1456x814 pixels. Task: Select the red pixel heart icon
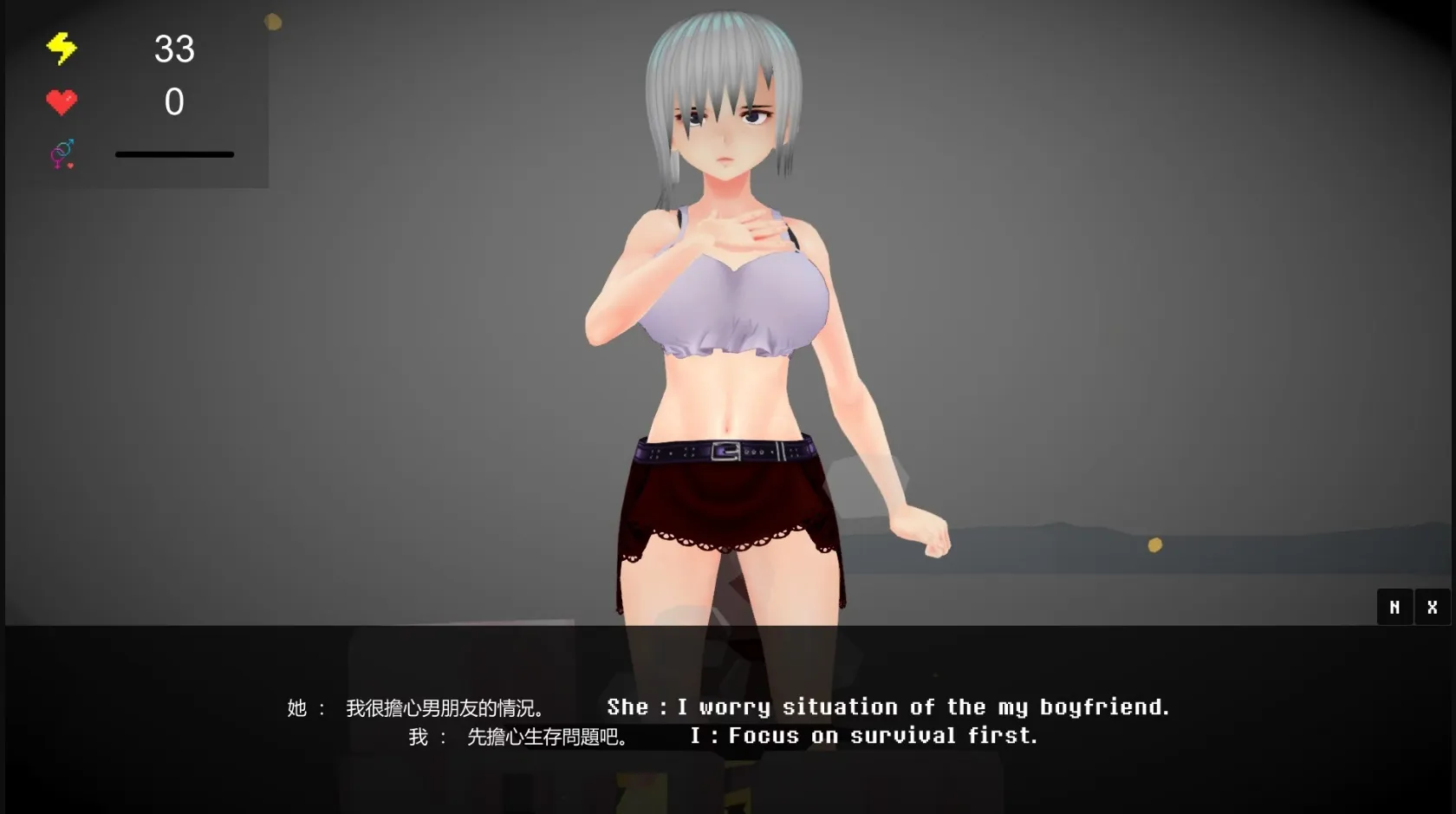click(61, 101)
